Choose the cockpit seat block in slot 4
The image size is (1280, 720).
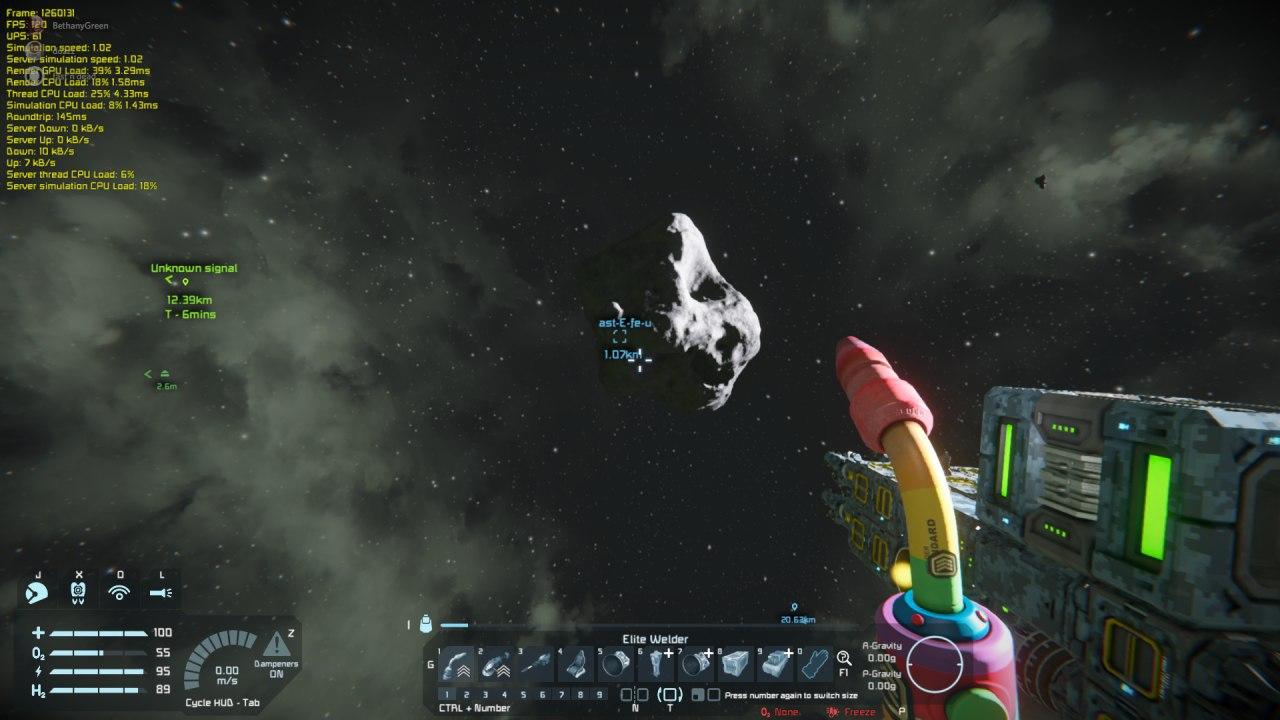[576, 664]
